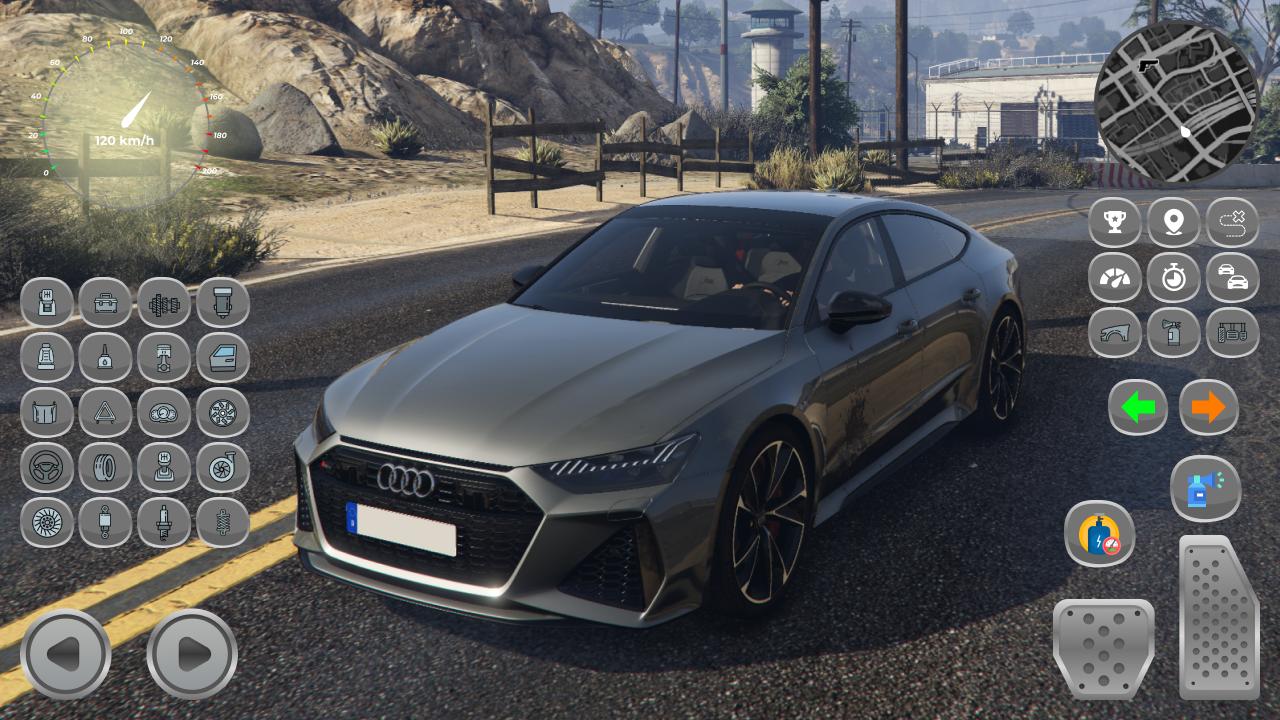Open the stopwatch timer button

1173,277
